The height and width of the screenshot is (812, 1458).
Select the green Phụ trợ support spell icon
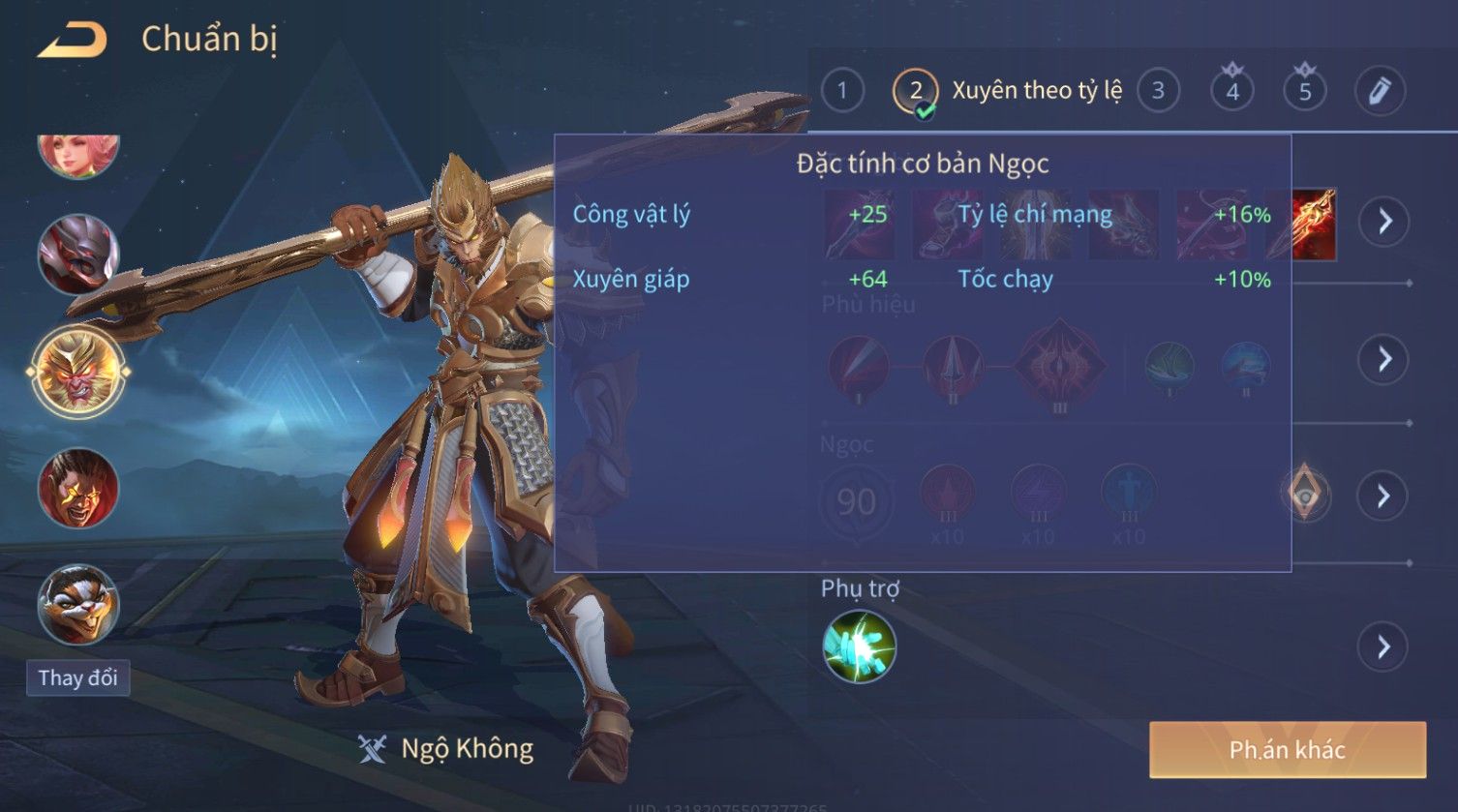click(x=859, y=647)
